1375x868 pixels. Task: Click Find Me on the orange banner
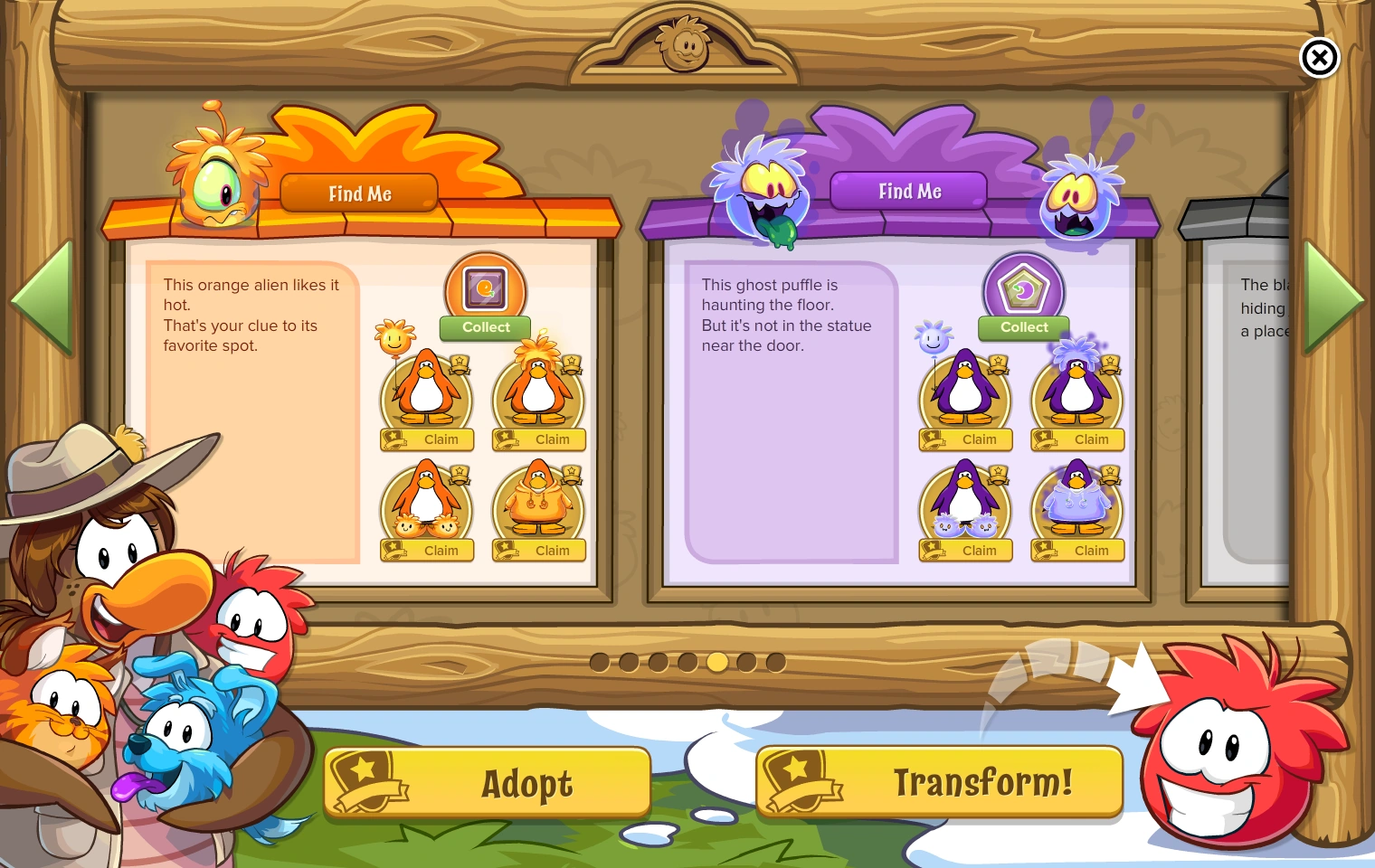(359, 193)
